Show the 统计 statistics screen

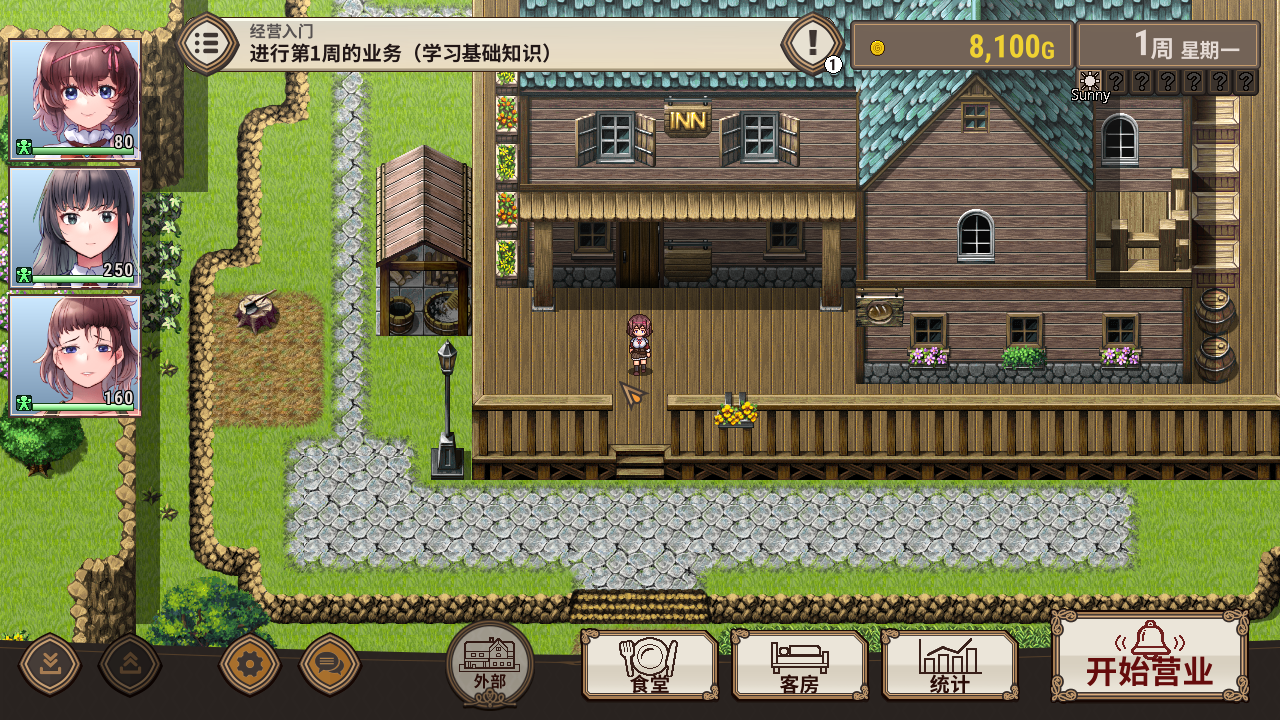[949, 665]
